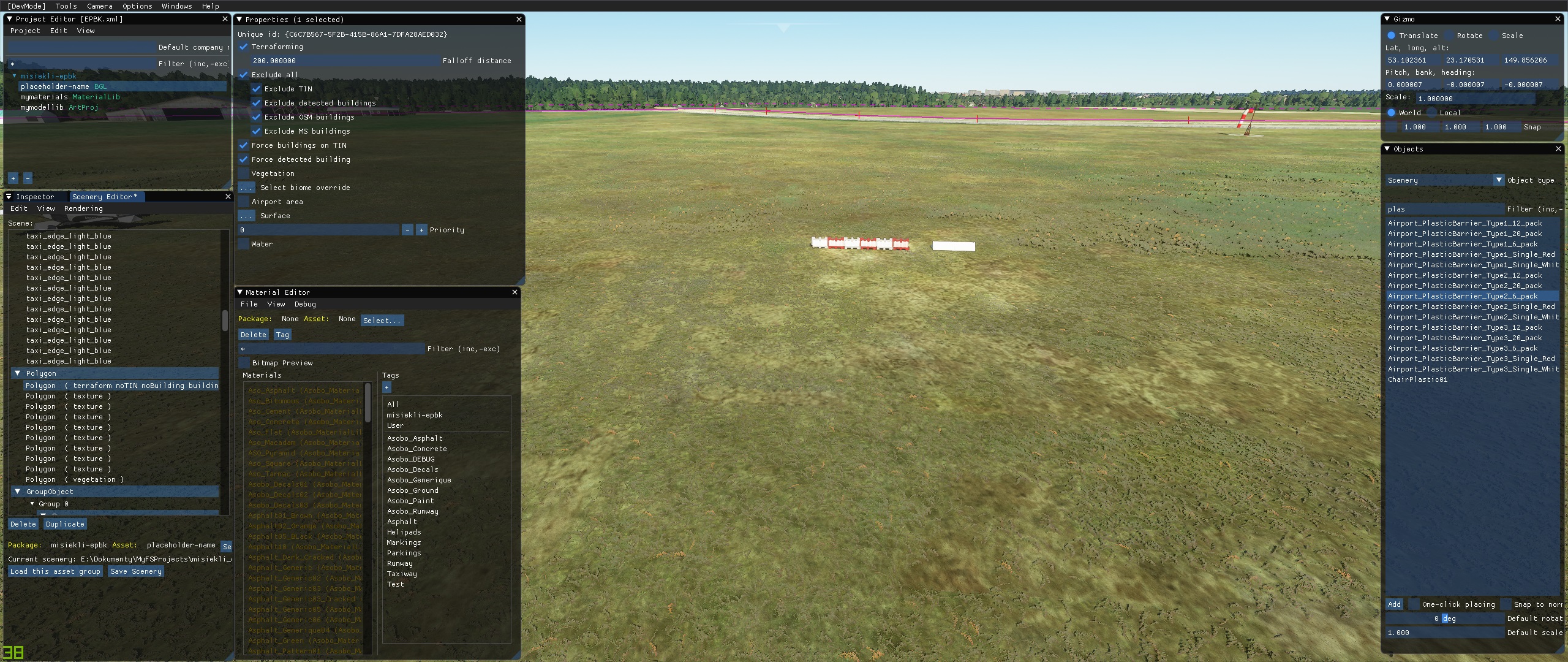Image resolution: width=1568 pixels, height=662 pixels.
Task: Select the Rotate gizmo mode
Action: [1449, 36]
